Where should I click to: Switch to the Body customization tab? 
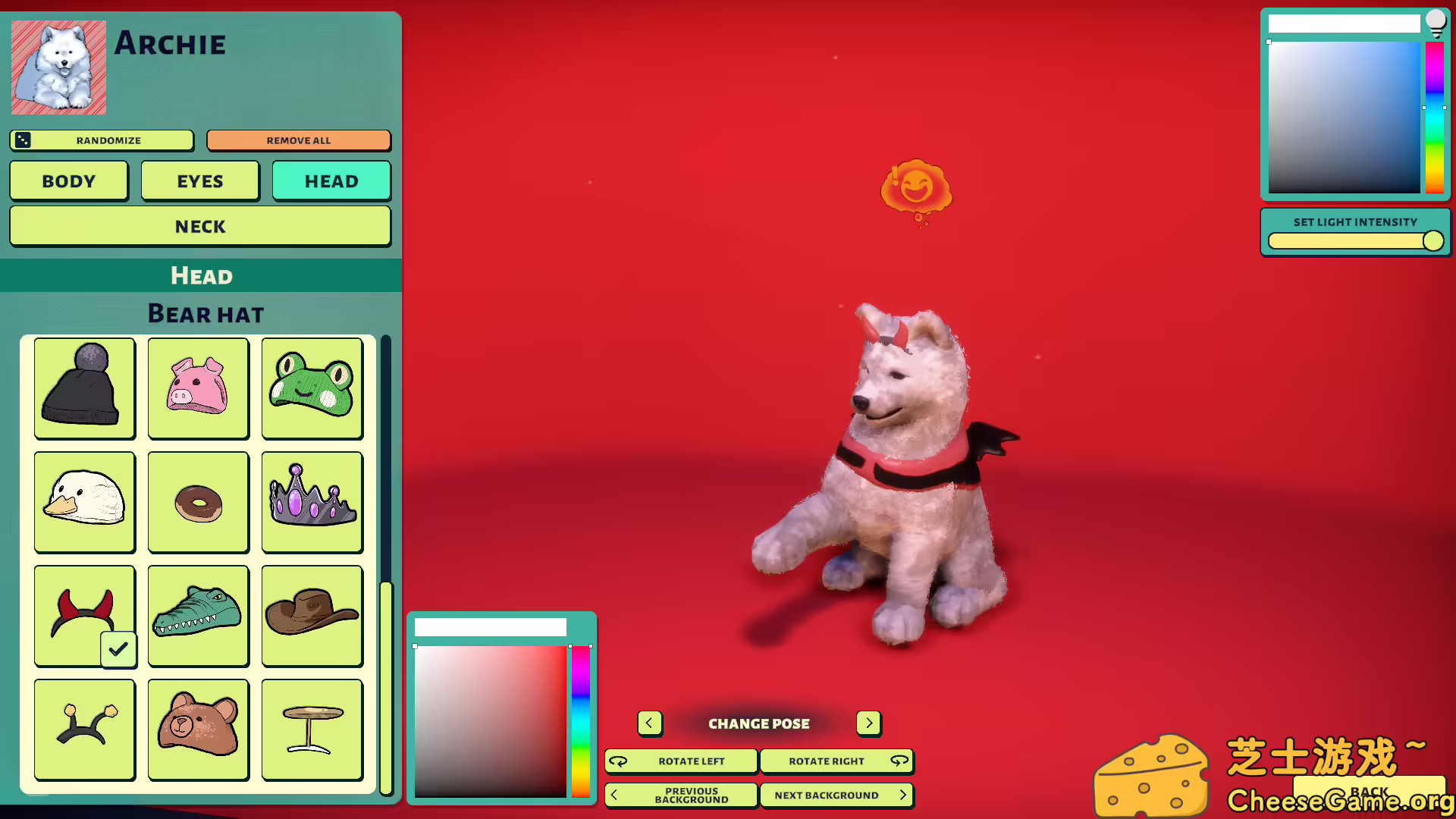click(x=68, y=180)
